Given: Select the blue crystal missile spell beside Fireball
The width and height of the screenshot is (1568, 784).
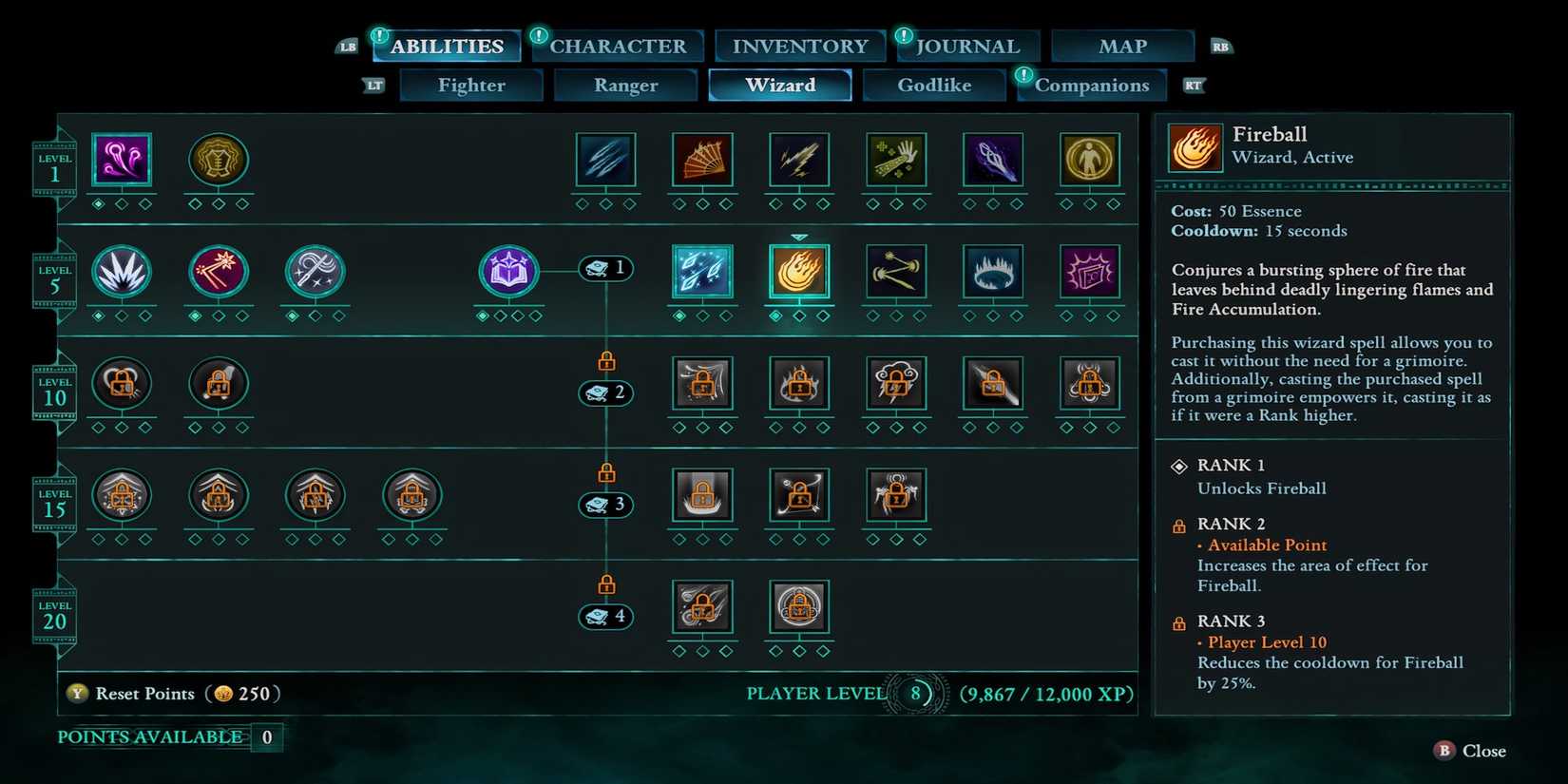Looking at the screenshot, I should 702,271.
